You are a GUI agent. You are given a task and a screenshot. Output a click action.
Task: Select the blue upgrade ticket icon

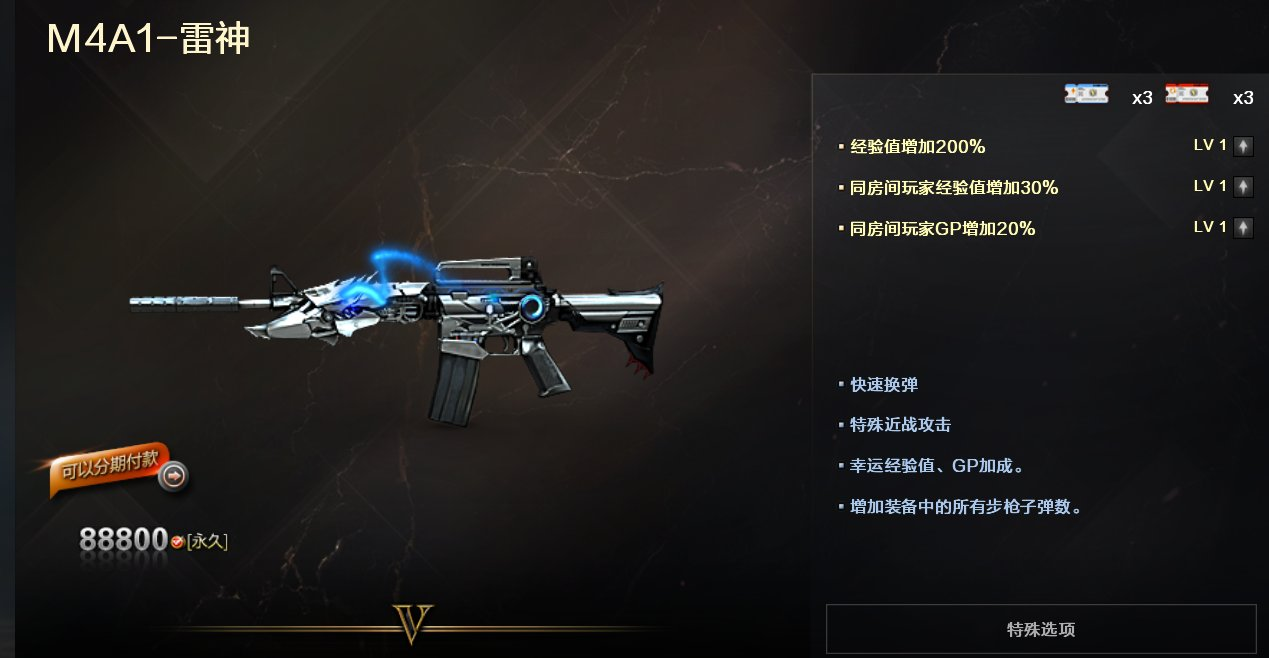pos(1086,95)
